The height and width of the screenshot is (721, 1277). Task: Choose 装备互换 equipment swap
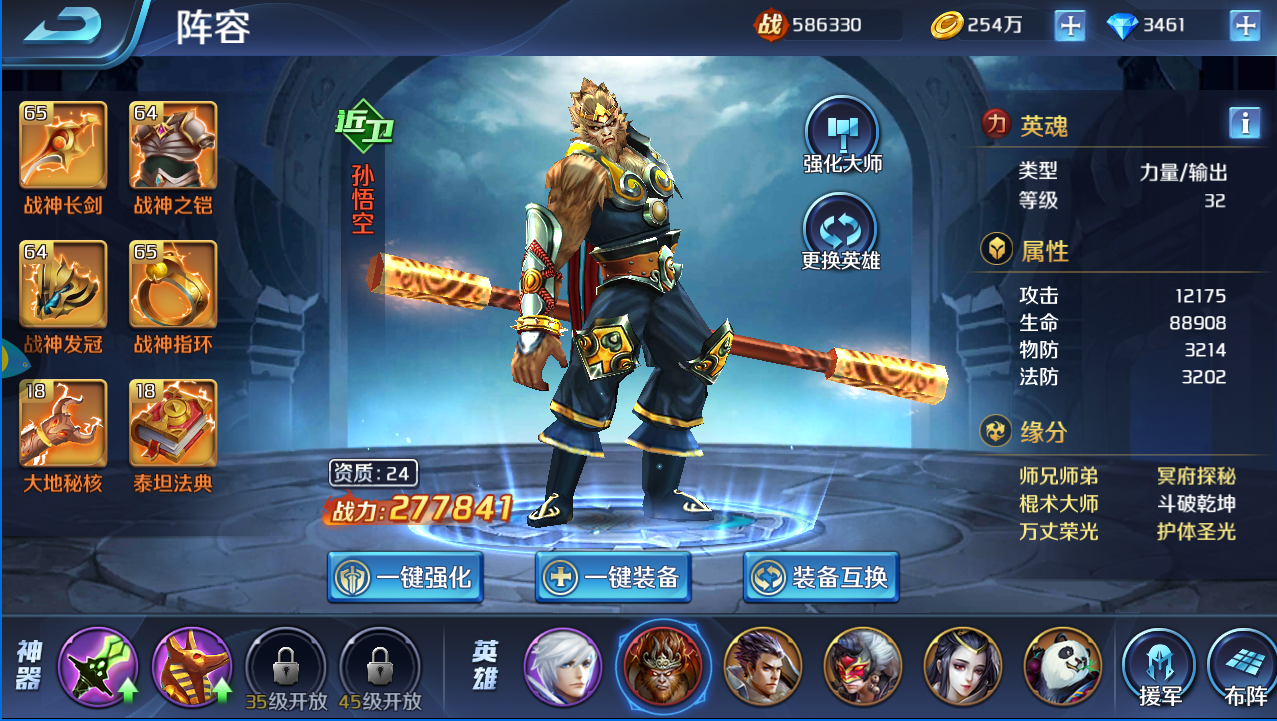pyautogui.click(x=820, y=577)
